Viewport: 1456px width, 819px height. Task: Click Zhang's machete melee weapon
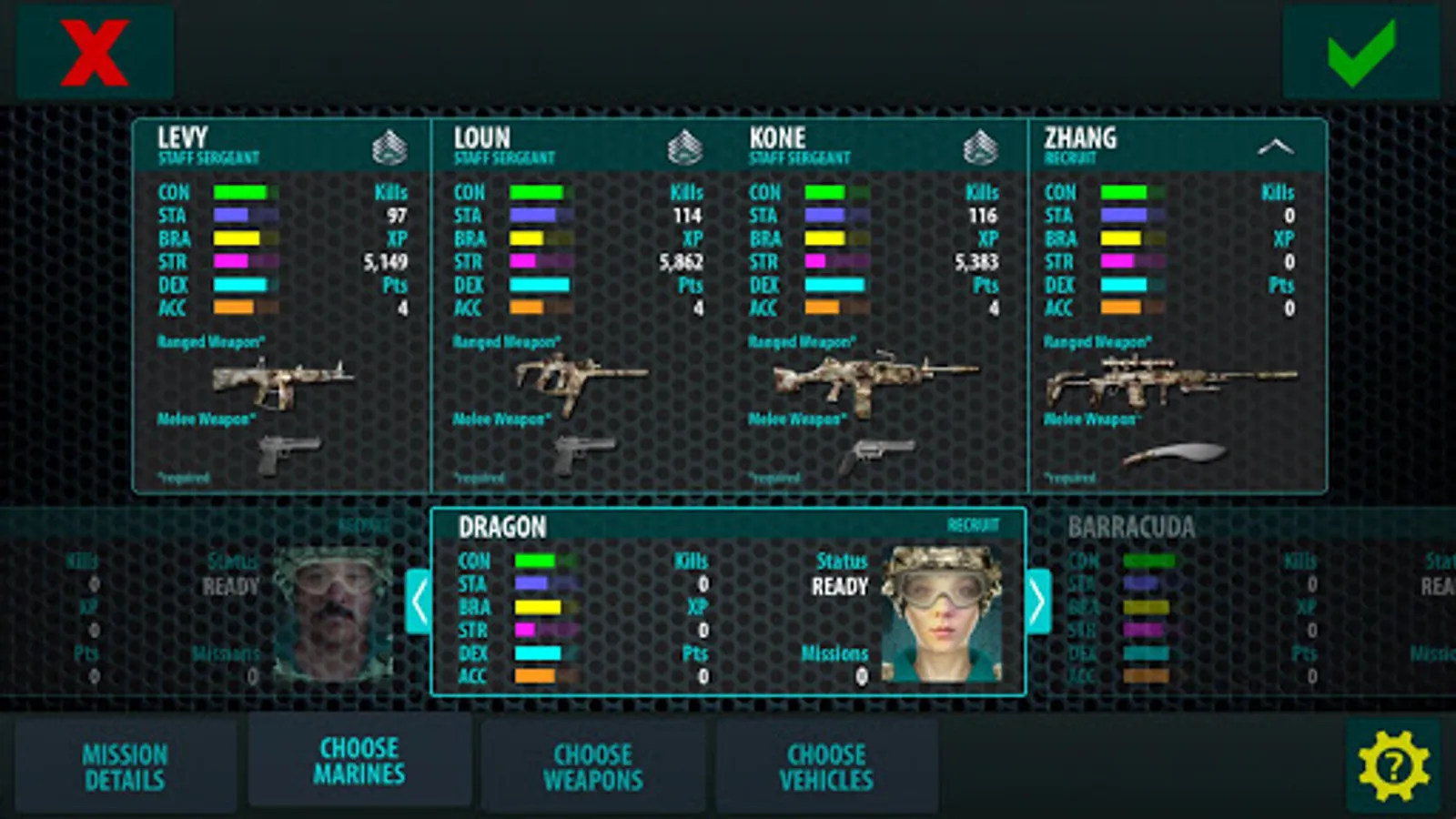point(1174,452)
